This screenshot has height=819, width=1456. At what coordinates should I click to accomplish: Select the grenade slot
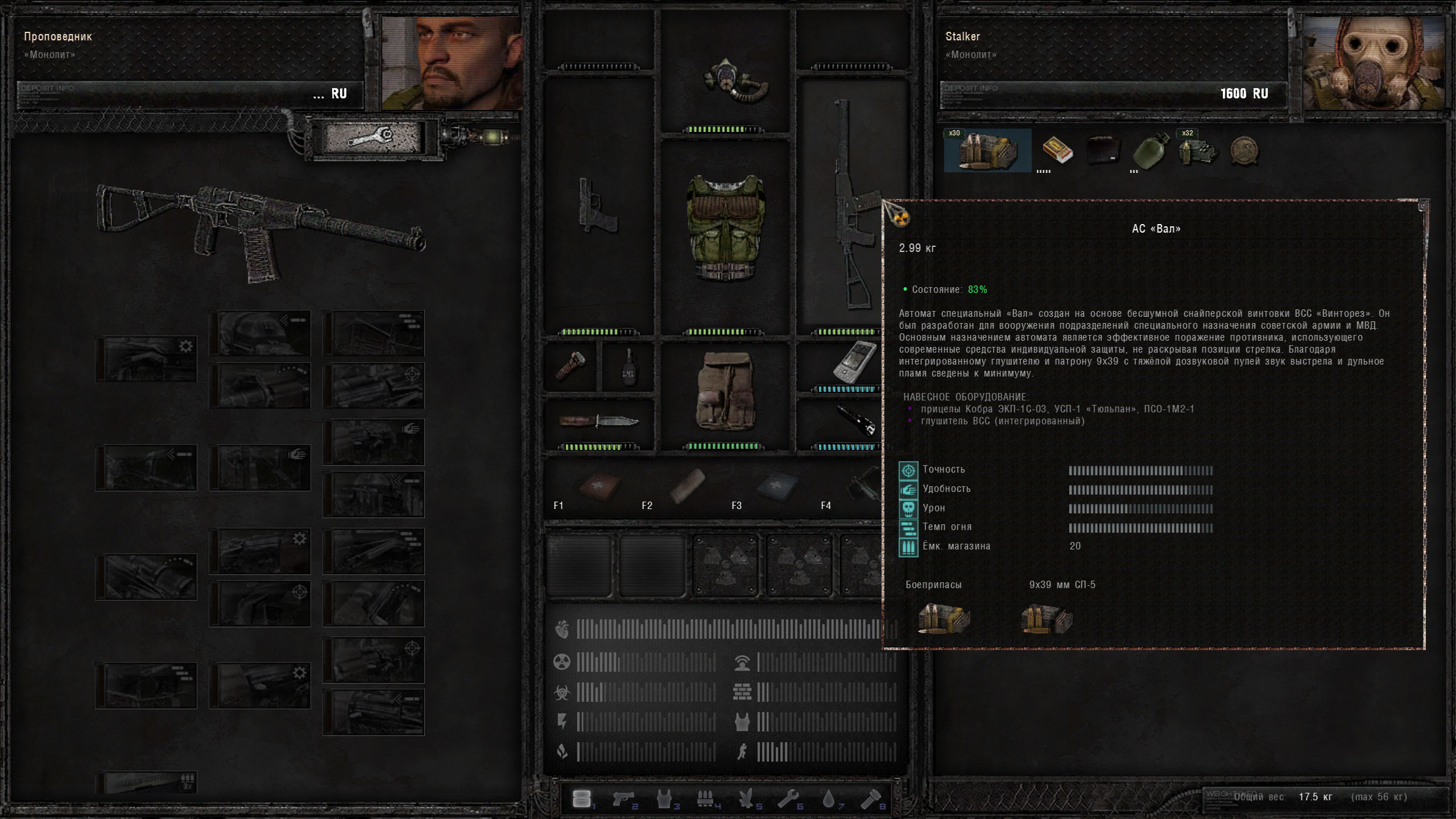tap(628, 367)
